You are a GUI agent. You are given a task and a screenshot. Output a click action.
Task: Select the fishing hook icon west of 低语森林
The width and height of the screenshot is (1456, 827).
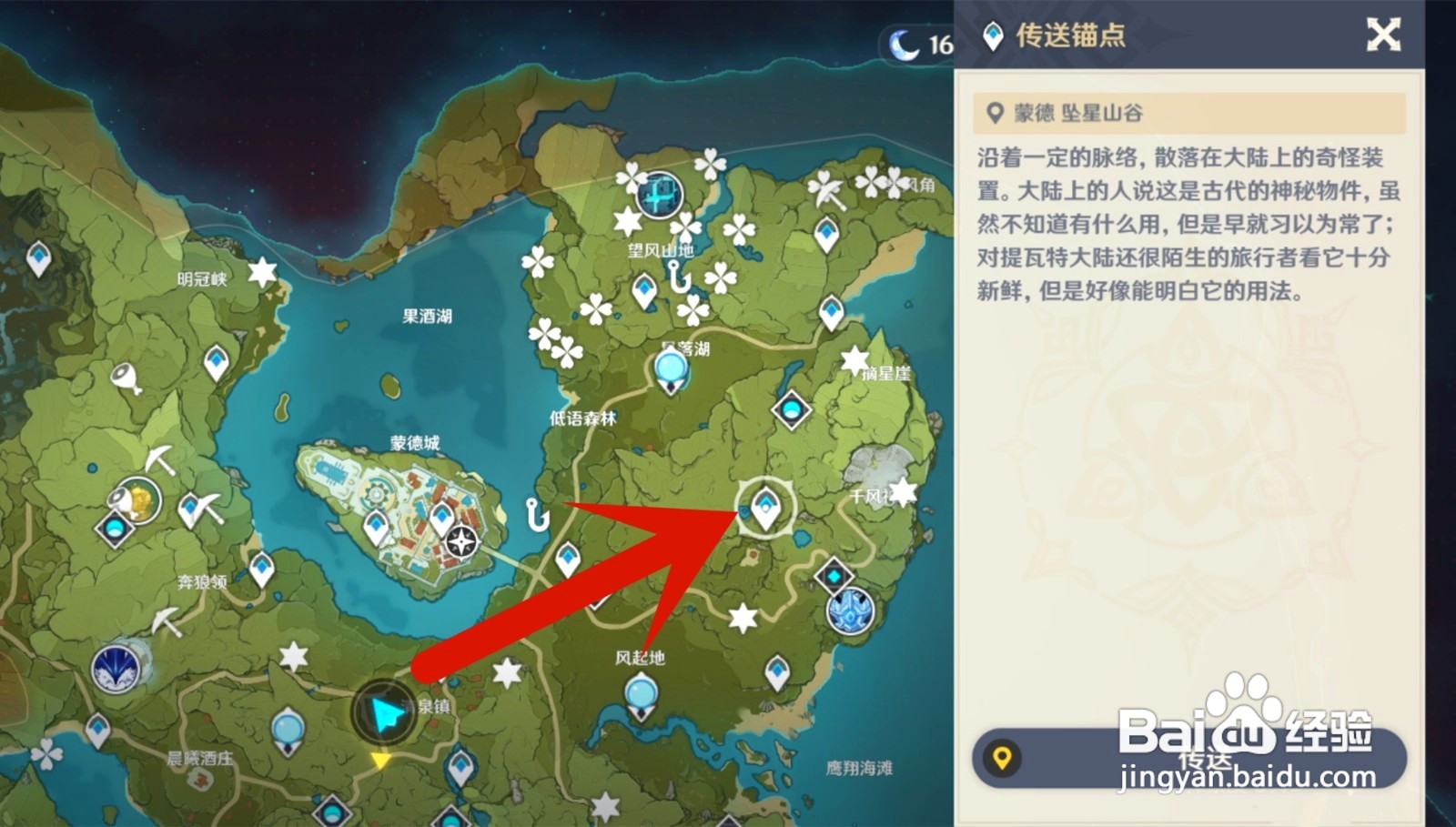tap(535, 515)
